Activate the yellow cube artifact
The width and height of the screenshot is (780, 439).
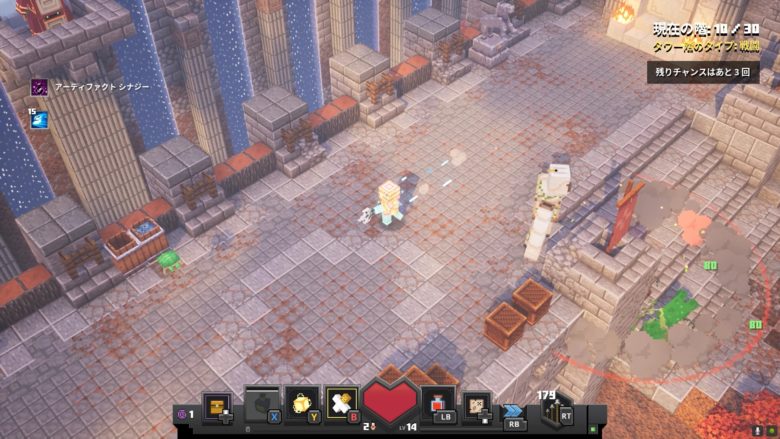[301, 402]
